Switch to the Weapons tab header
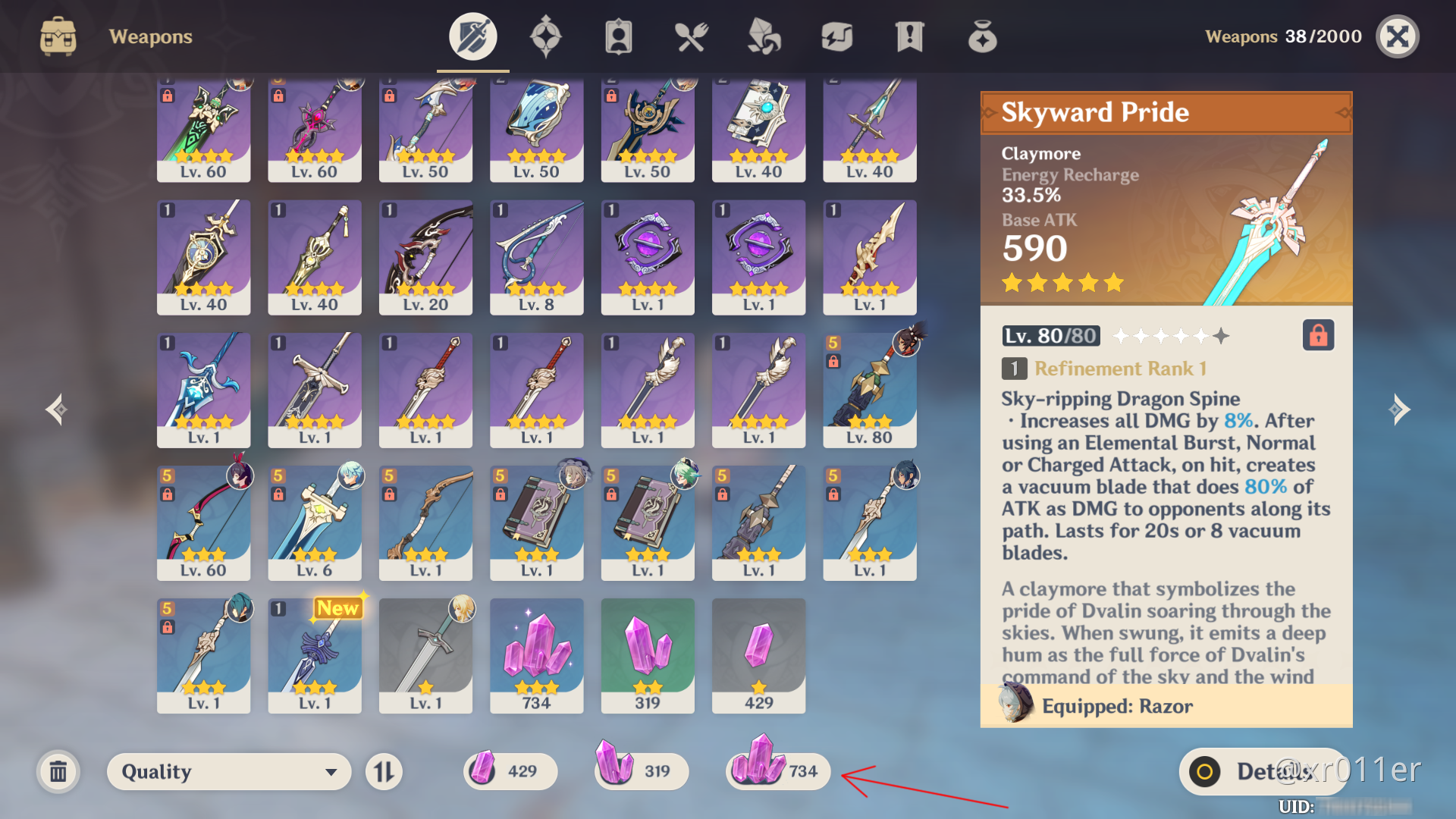The width and height of the screenshot is (1456, 819). click(149, 36)
